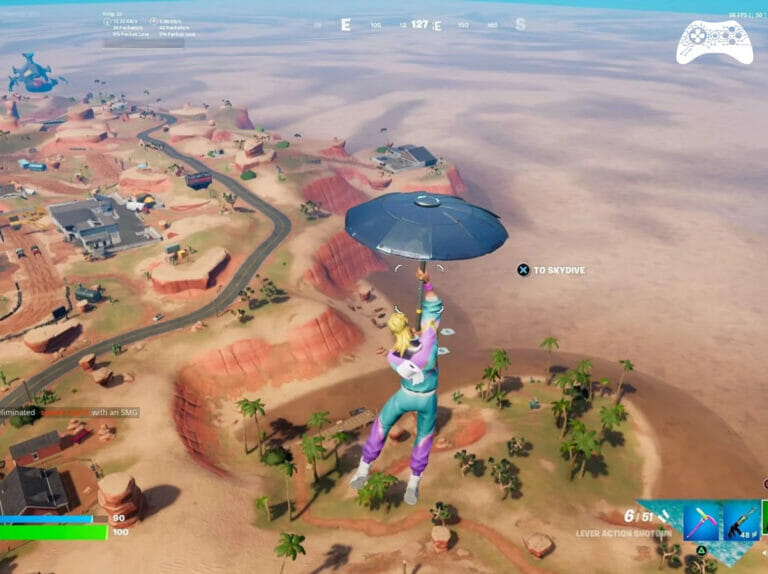Click the compass heading strip
This screenshot has height=574, width=768.
pyautogui.click(x=419, y=25)
